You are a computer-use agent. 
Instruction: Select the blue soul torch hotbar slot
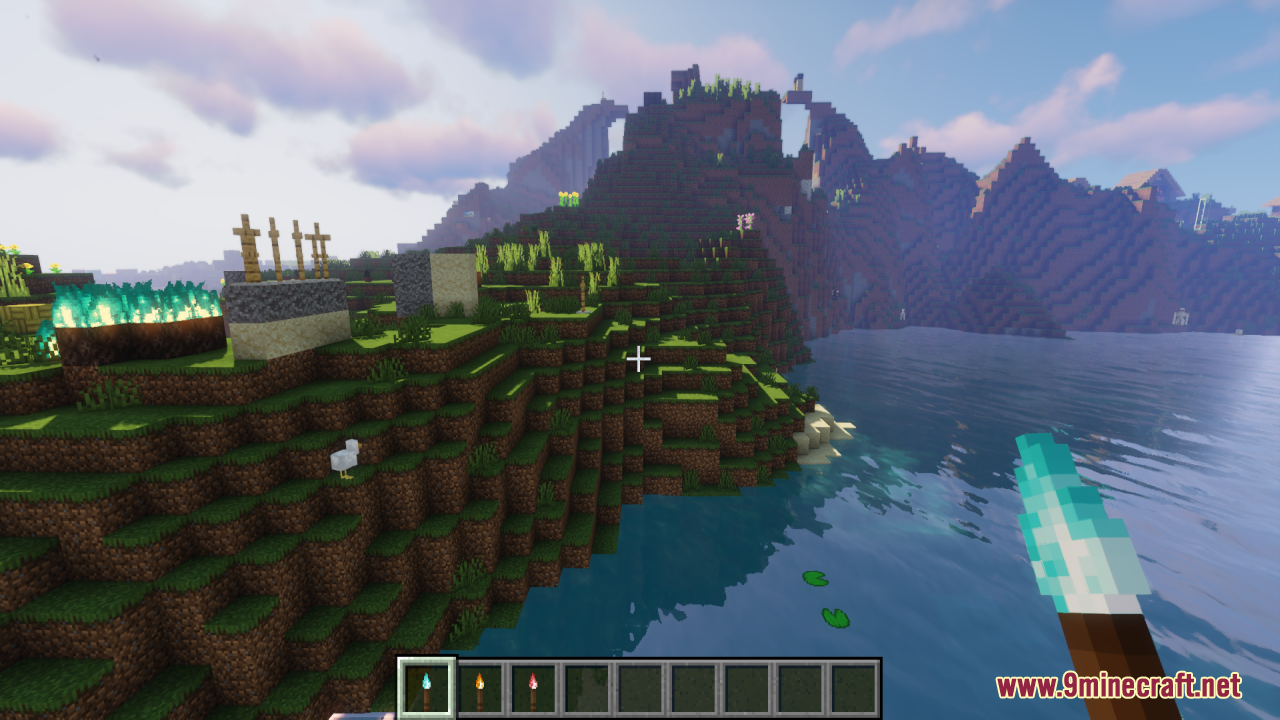(427, 688)
